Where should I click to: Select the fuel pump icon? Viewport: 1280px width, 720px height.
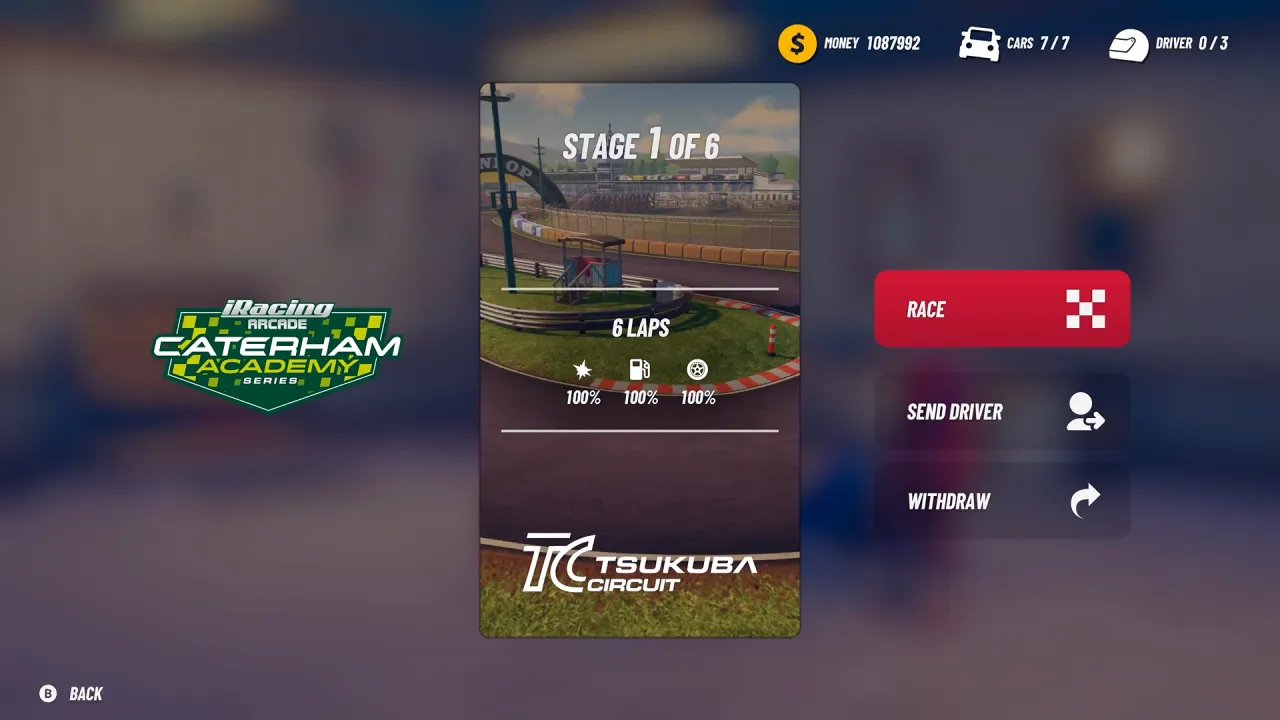click(639, 369)
